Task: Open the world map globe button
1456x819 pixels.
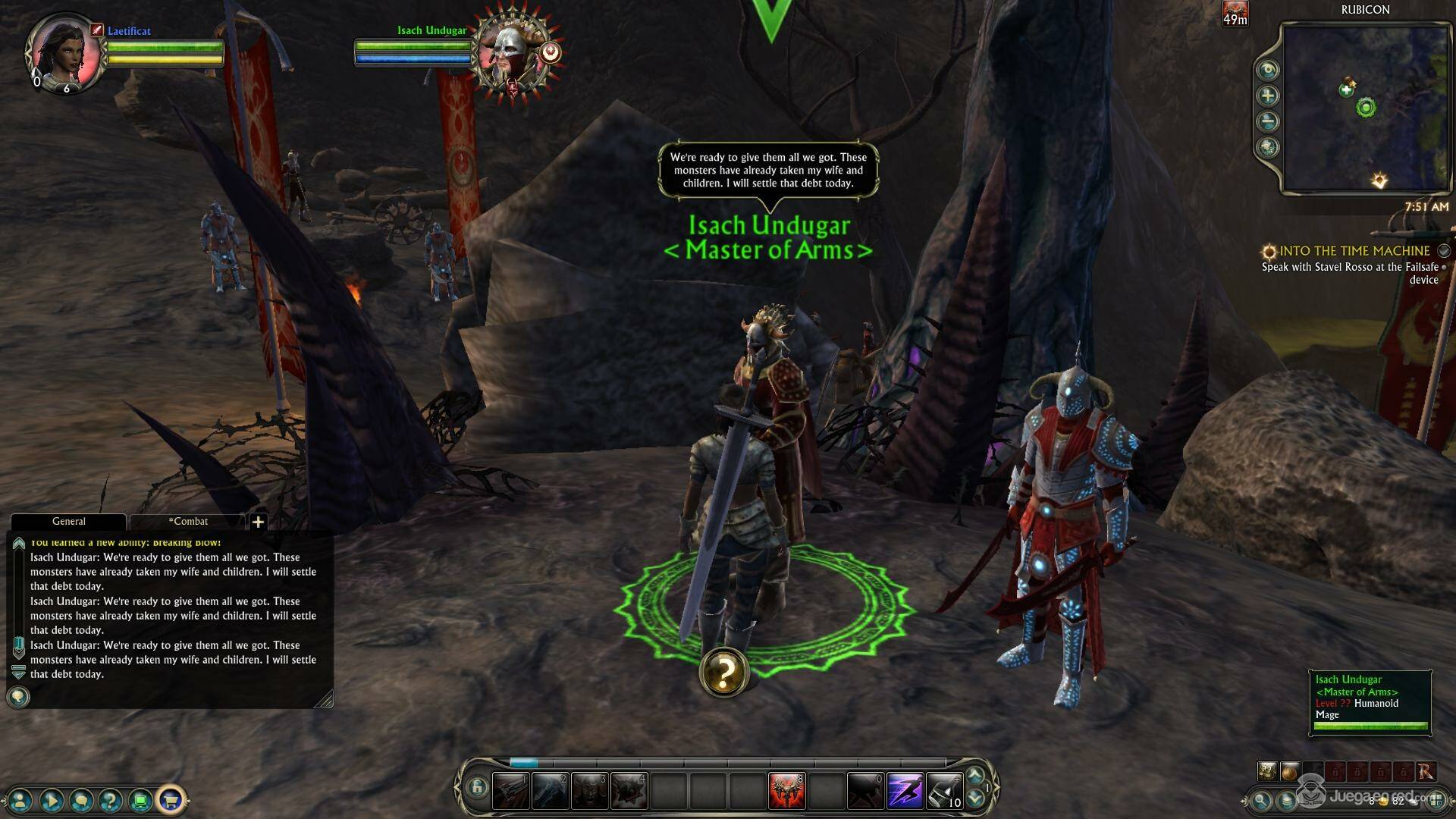Action: (1268, 147)
